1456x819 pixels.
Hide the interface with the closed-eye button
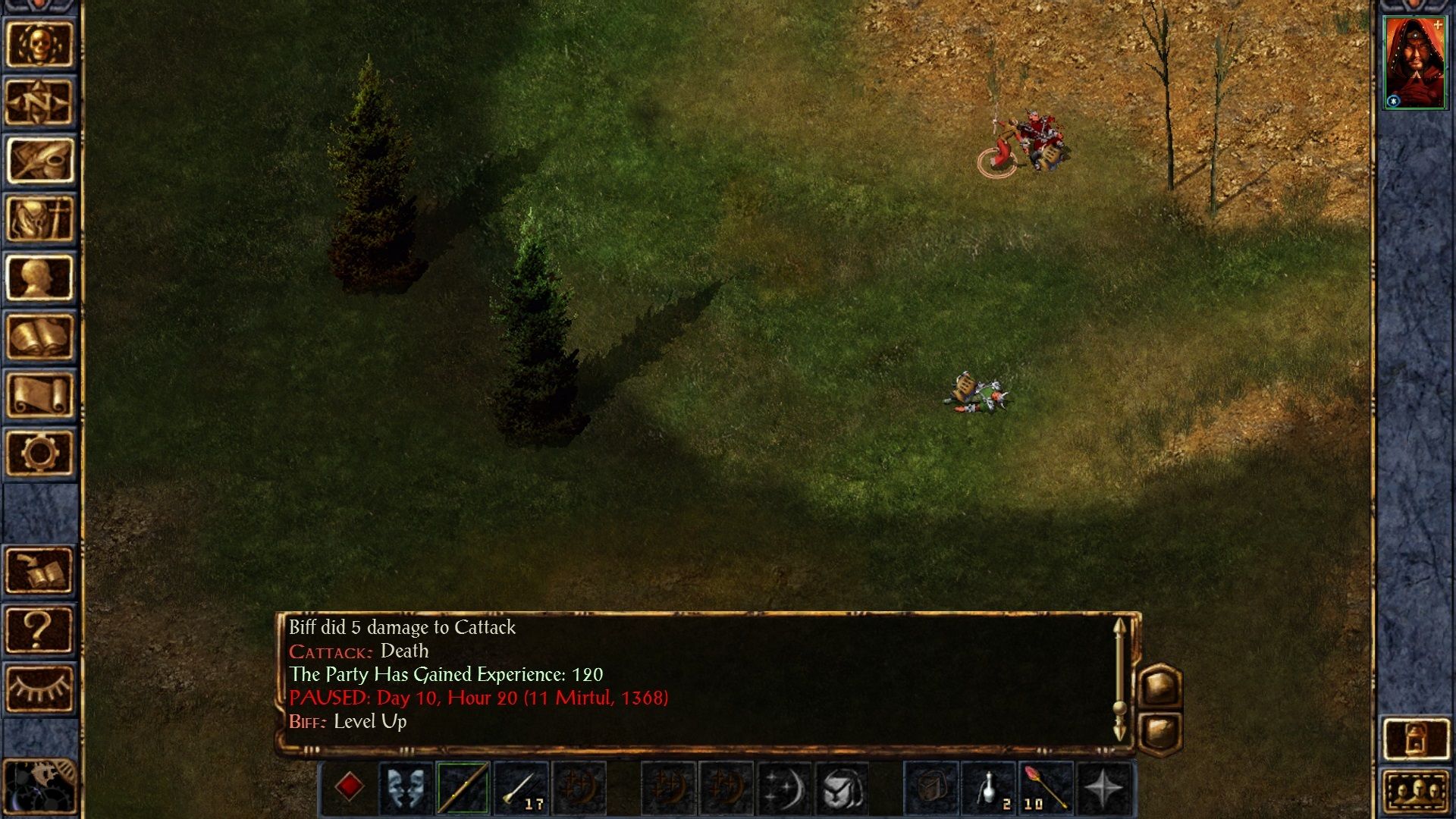point(39,688)
